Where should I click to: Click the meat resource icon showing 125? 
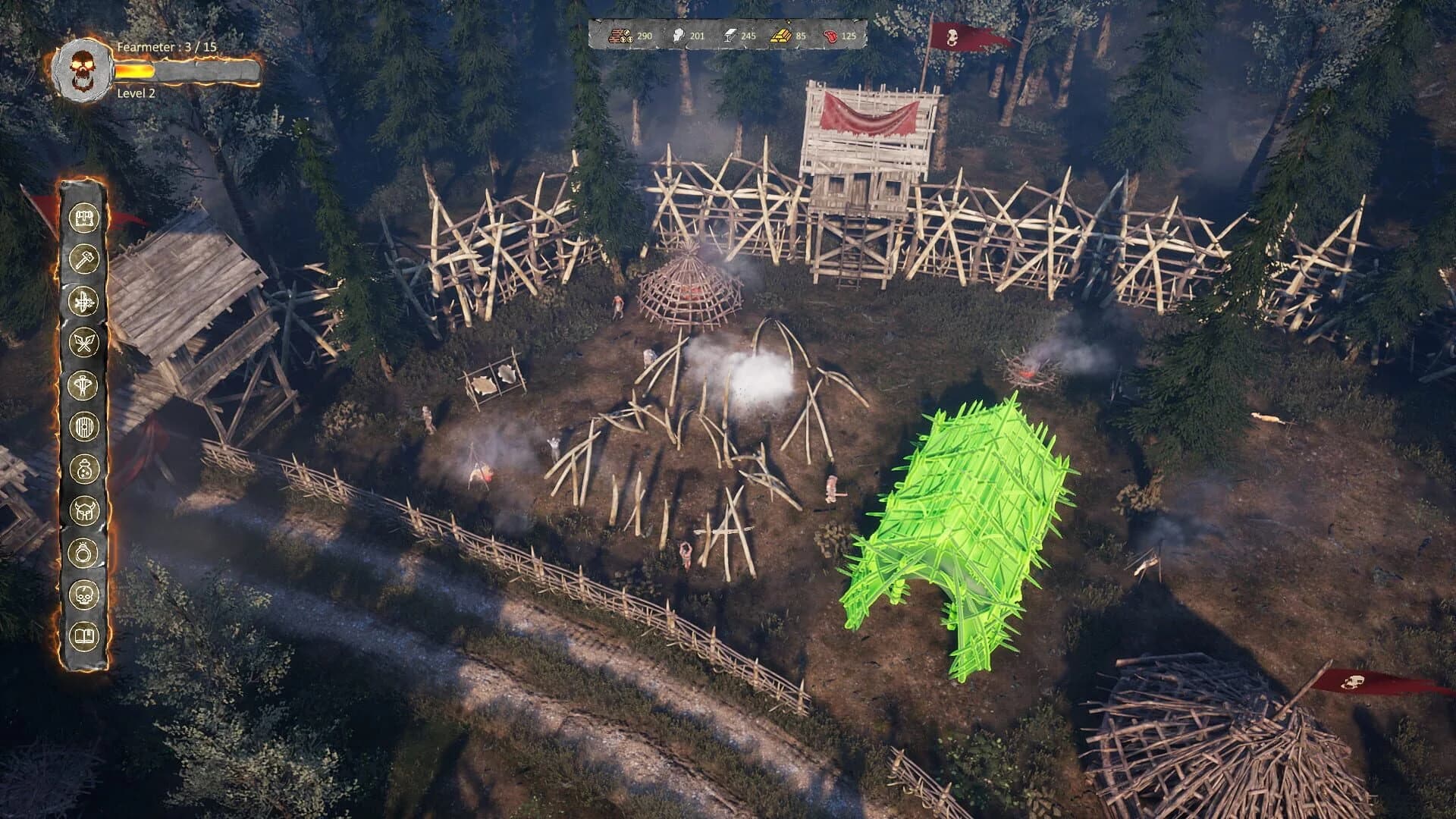click(831, 36)
